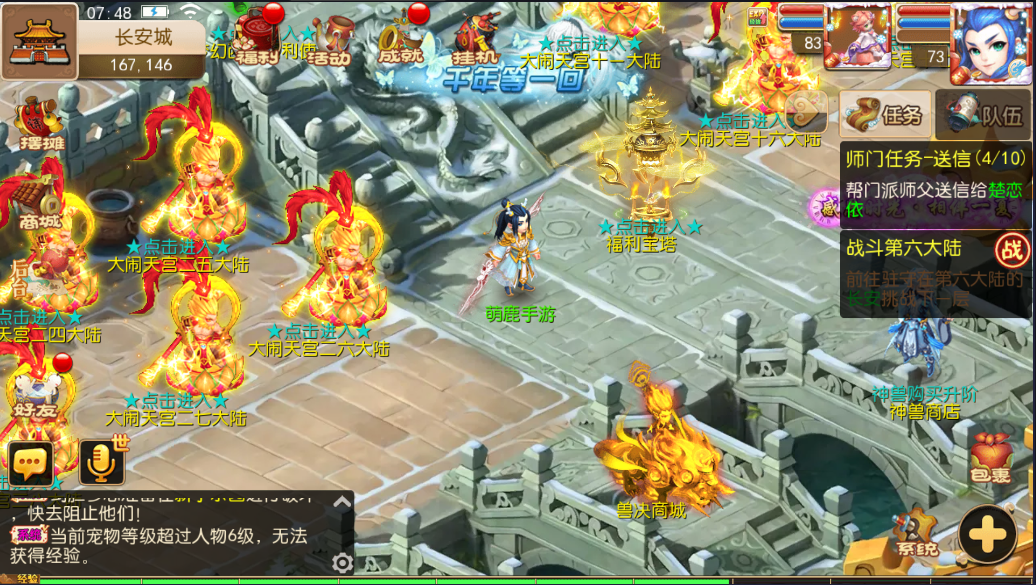This screenshot has width=1036, height=585.
Task: Switch to the 任务 quest tab
Action: click(x=885, y=115)
